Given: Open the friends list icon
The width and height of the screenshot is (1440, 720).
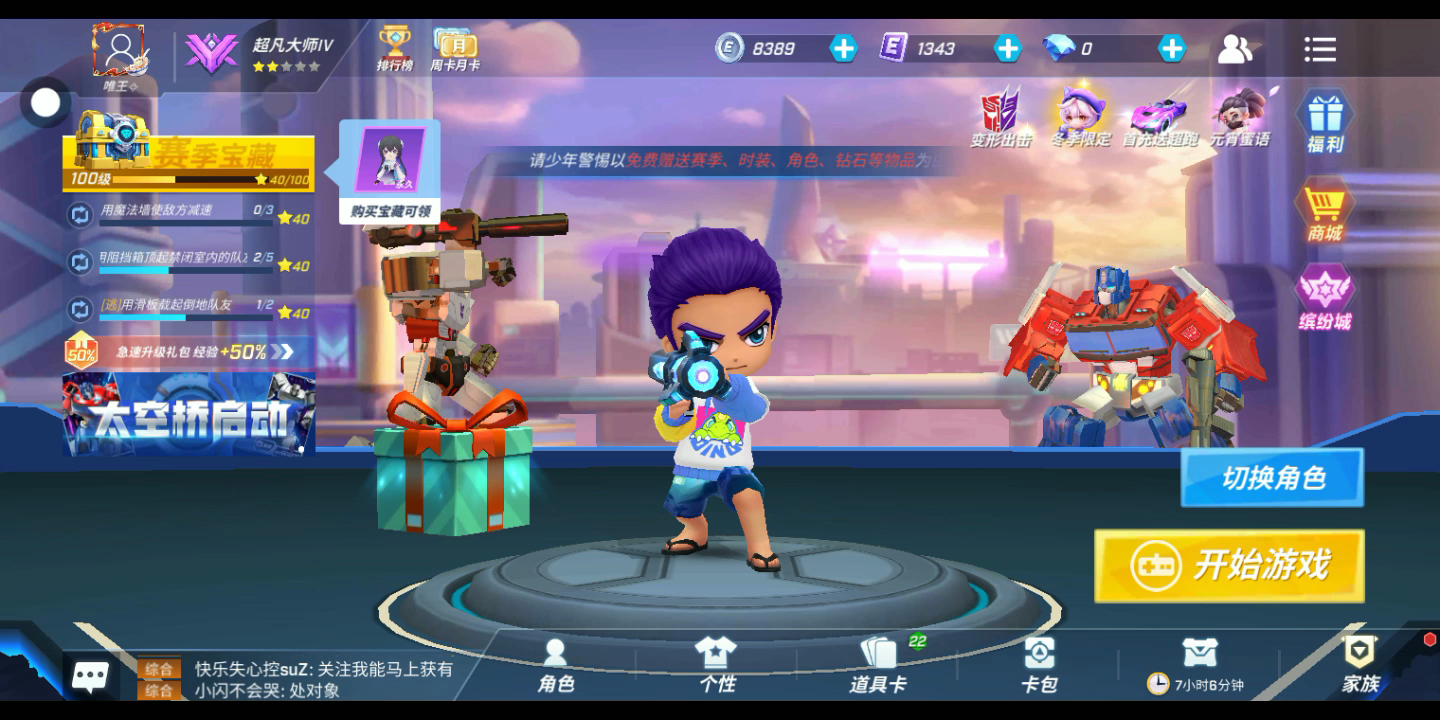Looking at the screenshot, I should tap(1235, 49).
